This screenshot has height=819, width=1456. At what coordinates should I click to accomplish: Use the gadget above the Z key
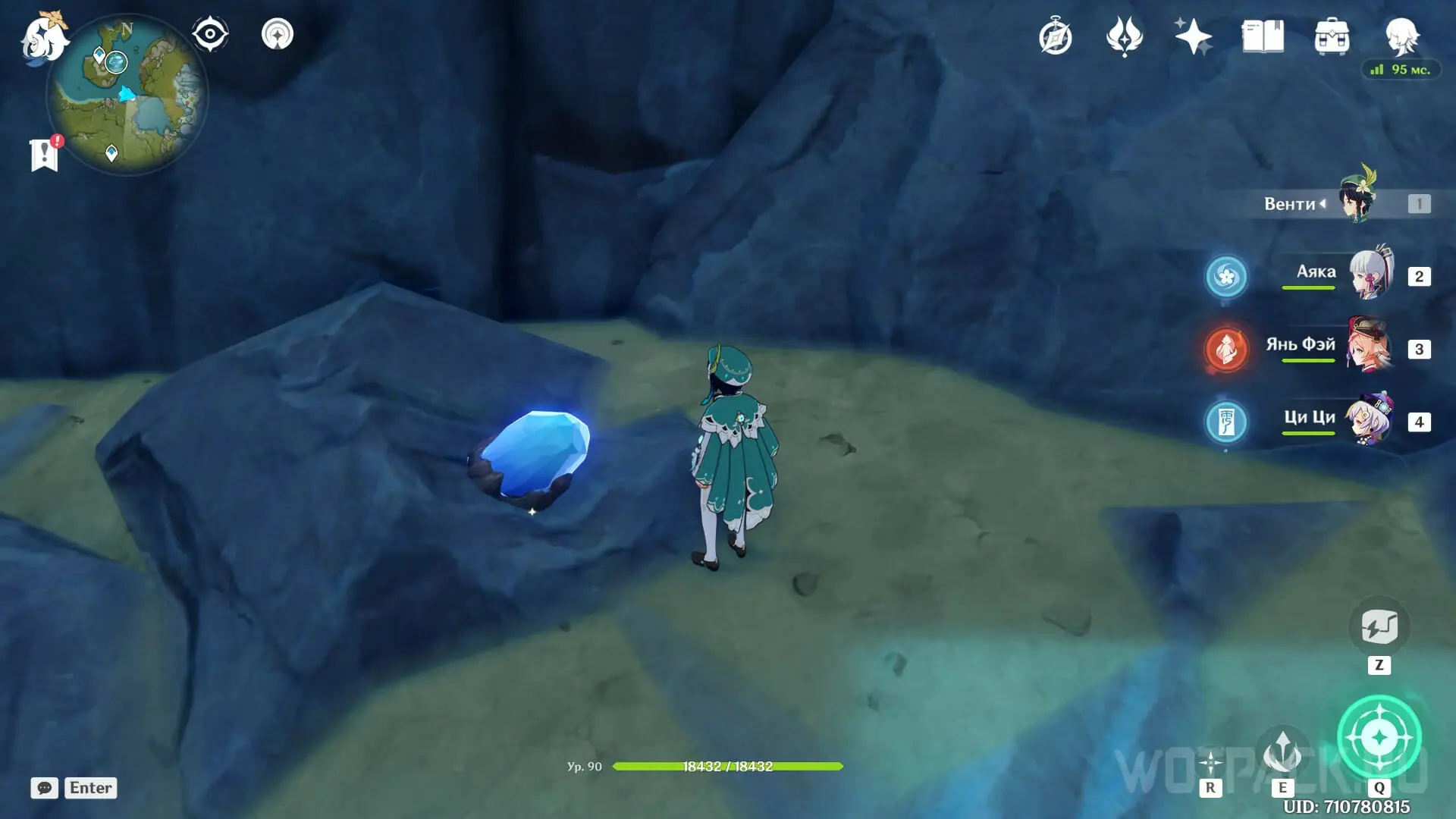point(1379,627)
